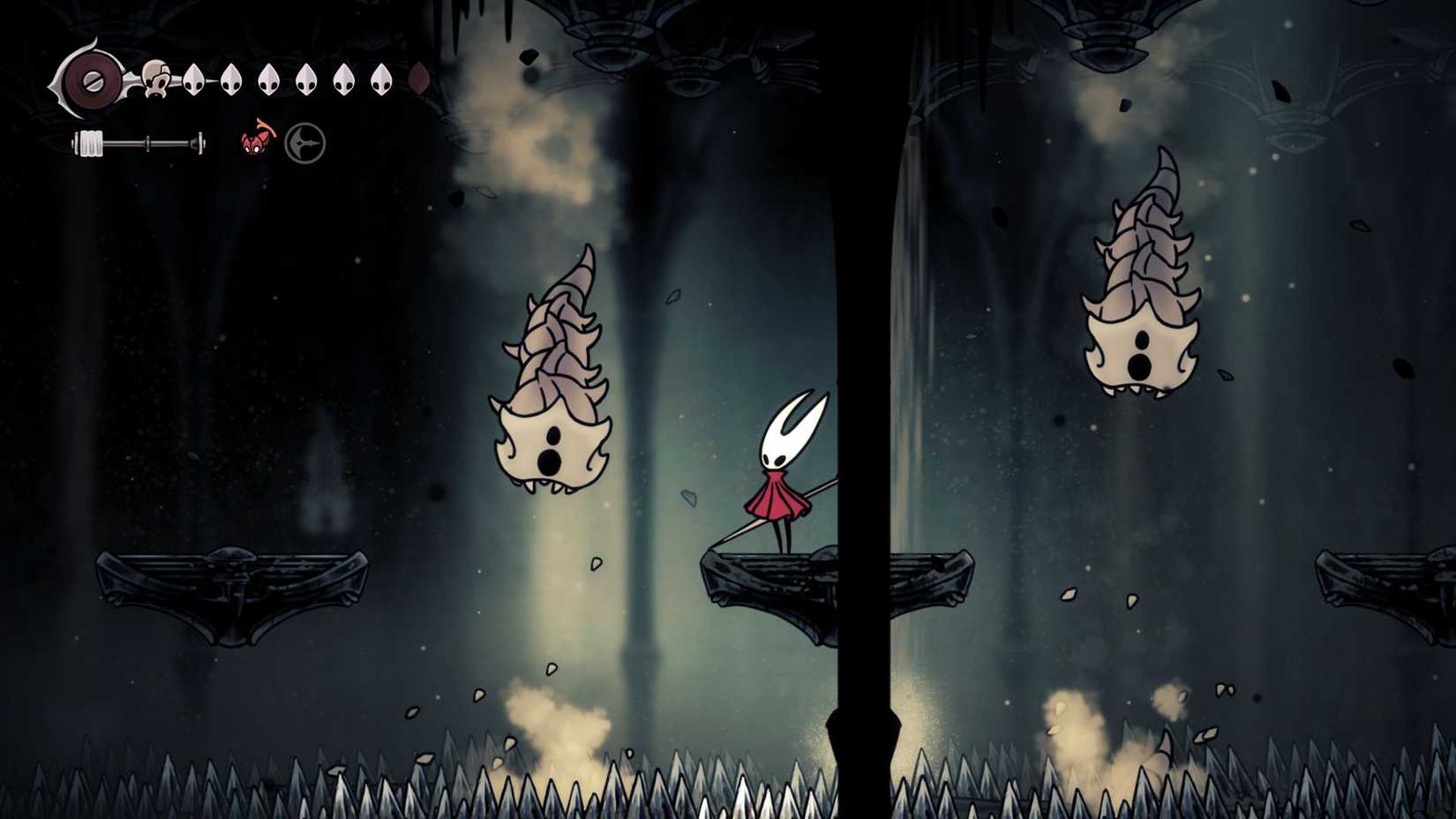Click the dark reddish mask at the row's end
1456x819 pixels.
[418, 79]
